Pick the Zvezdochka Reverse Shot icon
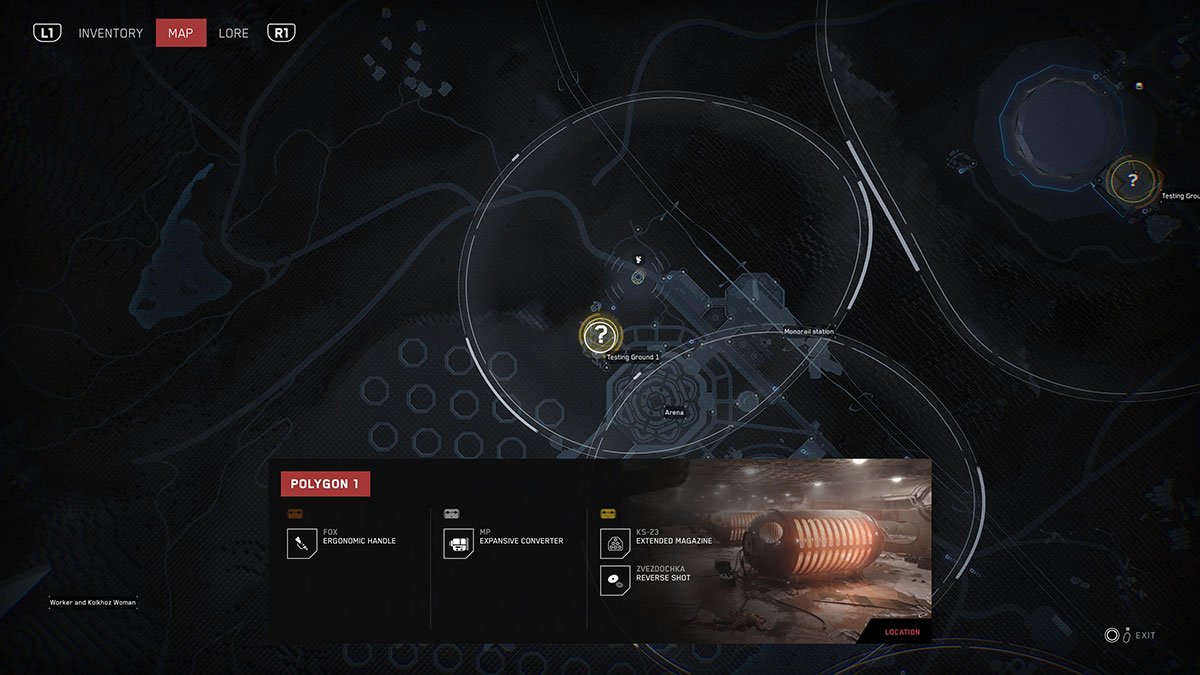Screen dimensions: 1200x675 coord(615,580)
